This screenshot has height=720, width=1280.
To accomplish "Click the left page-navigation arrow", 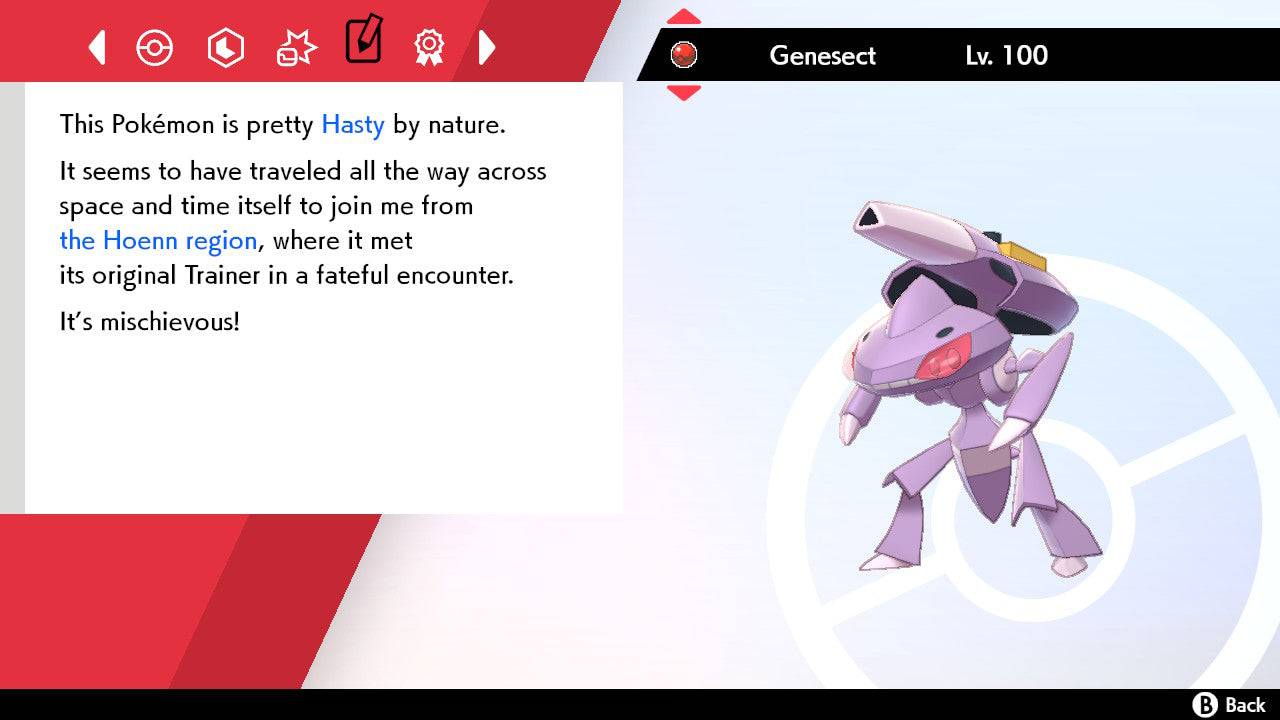I will coord(96,47).
